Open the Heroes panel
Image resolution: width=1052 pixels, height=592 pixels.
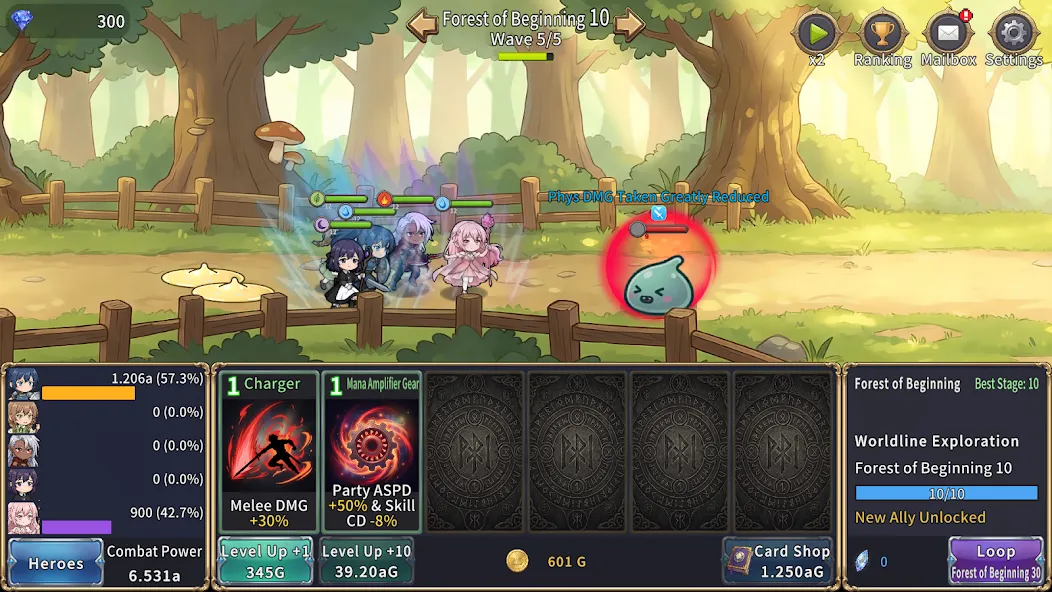[x=56, y=562]
